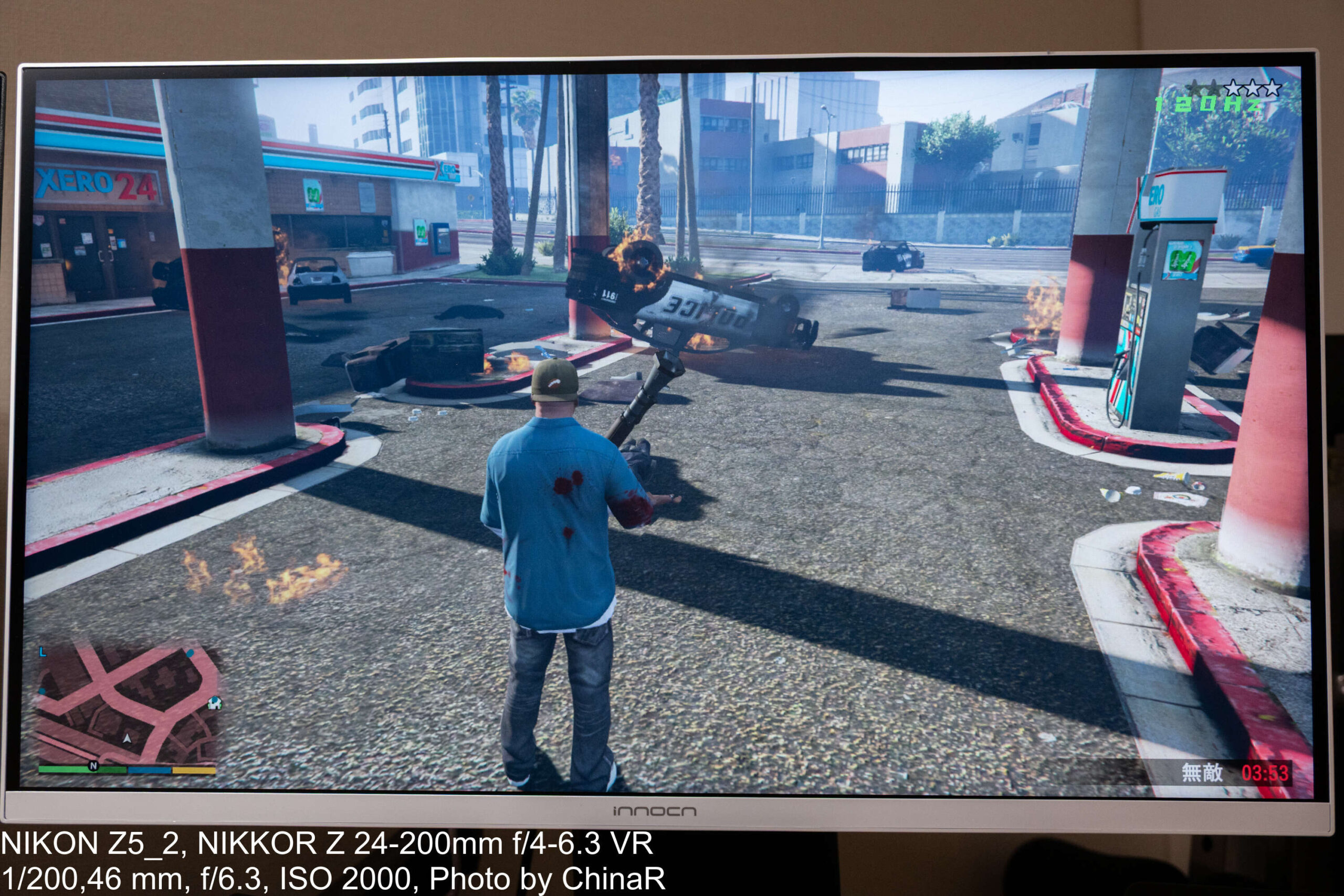The image size is (1344, 896).
Task: Click the wanted level stars
Action: coord(1234,88)
